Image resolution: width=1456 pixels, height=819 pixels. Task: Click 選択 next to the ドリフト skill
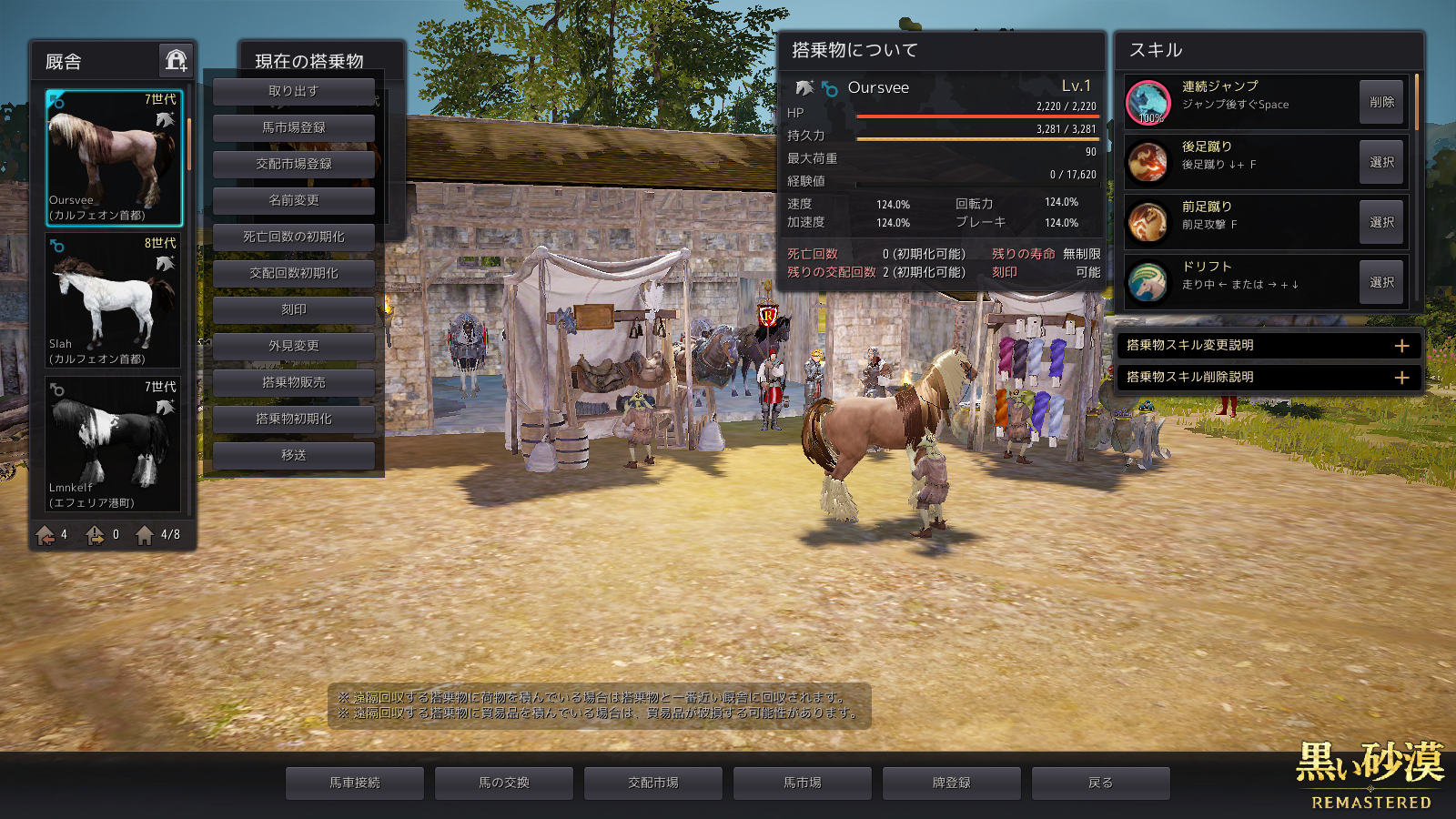click(1380, 282)
